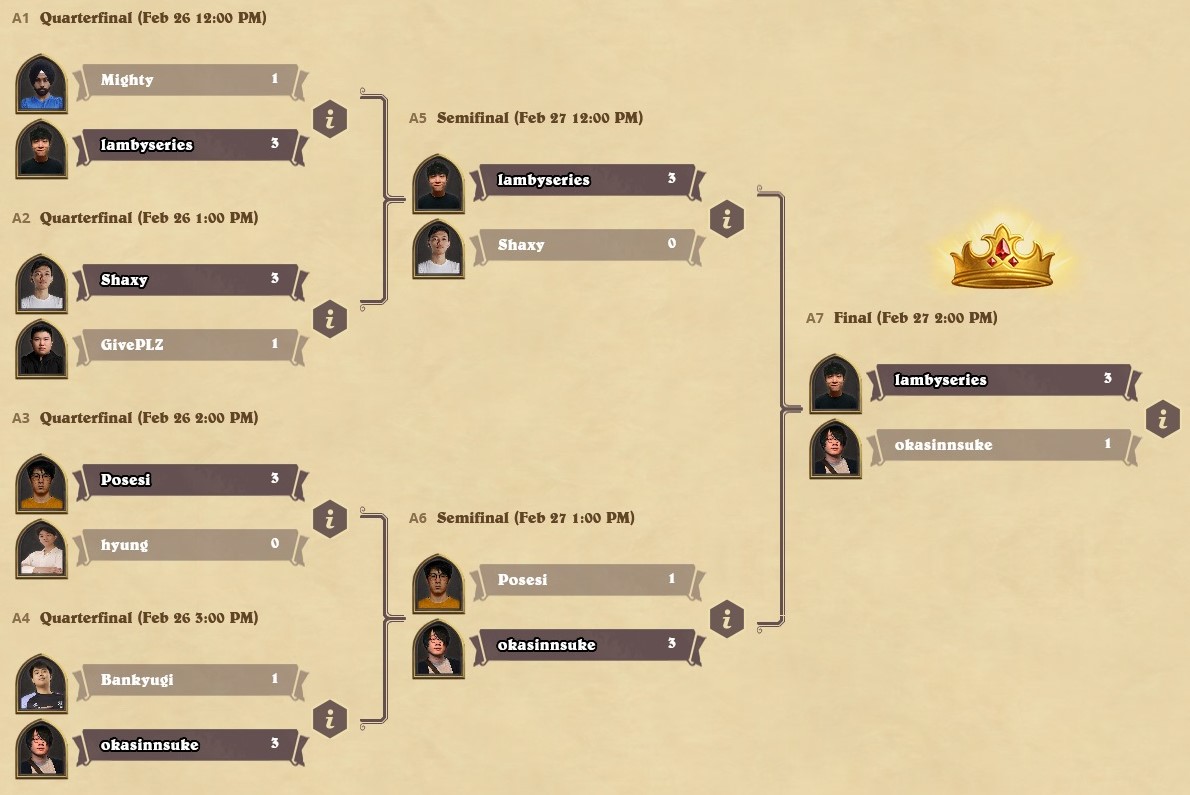
Task: Select Shaxy in the A5 Semifinal
Action: [585, 245]
